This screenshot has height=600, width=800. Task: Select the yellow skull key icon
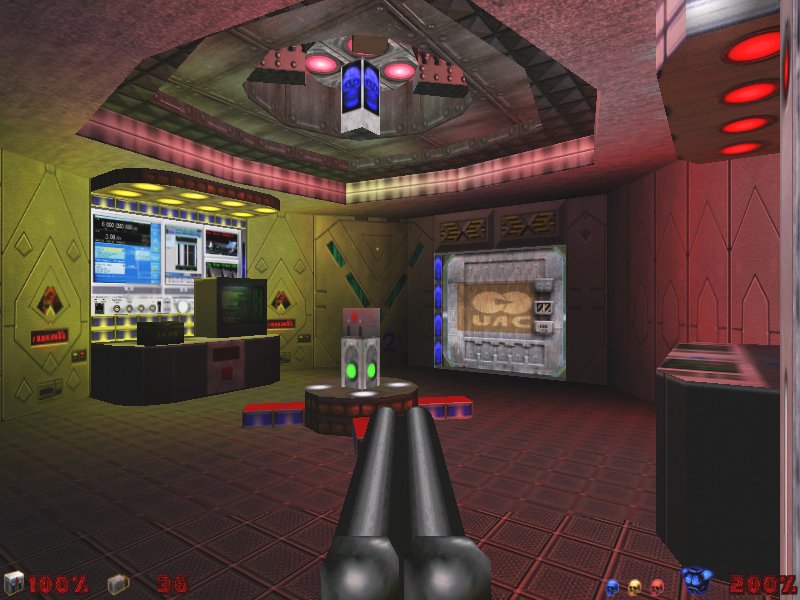click(634, 586)
